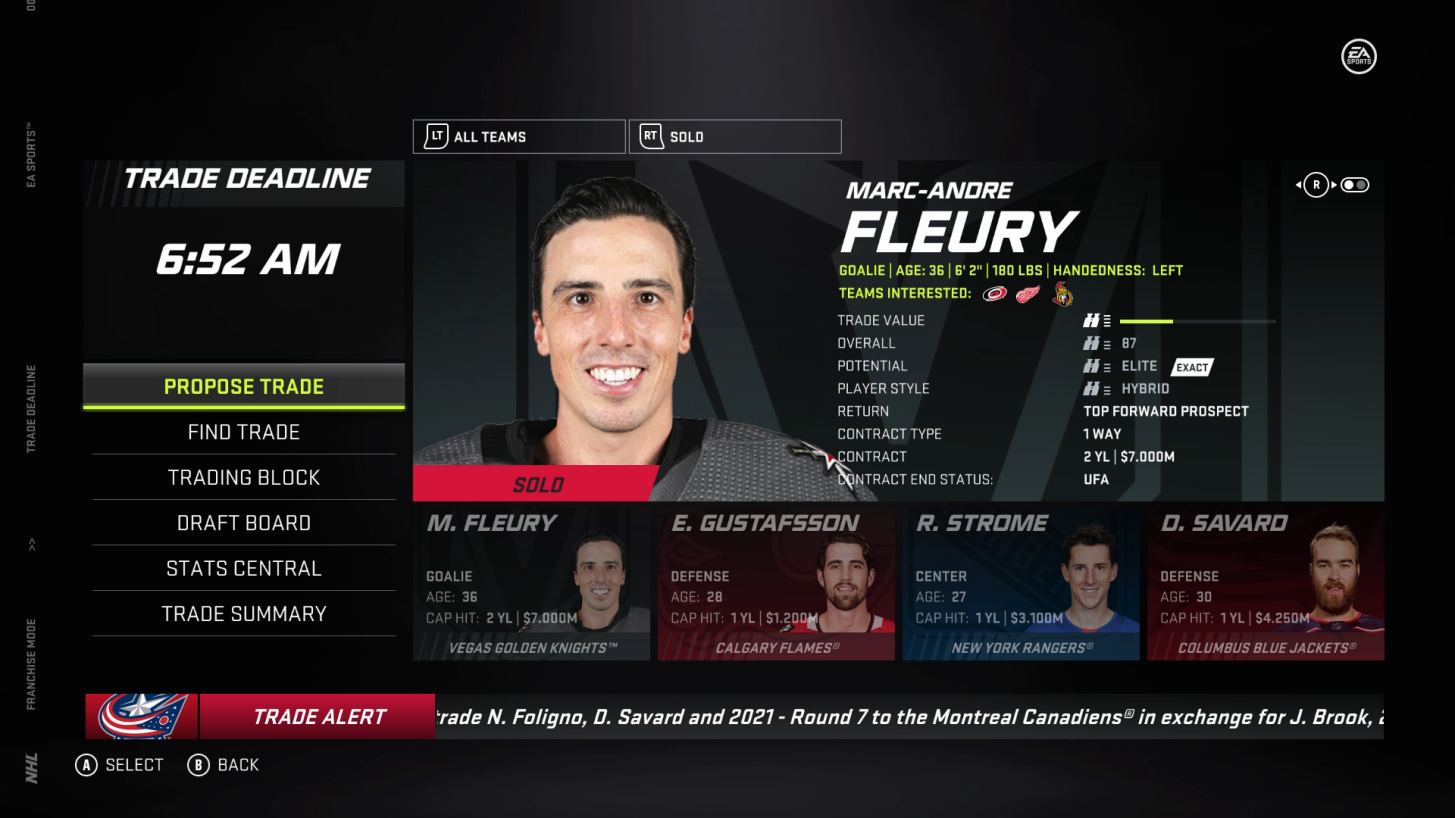Select the D. Savard player card
The height and width of the screenshot is (818, 1455).
pyautogui.click(x=1265, y=584)
